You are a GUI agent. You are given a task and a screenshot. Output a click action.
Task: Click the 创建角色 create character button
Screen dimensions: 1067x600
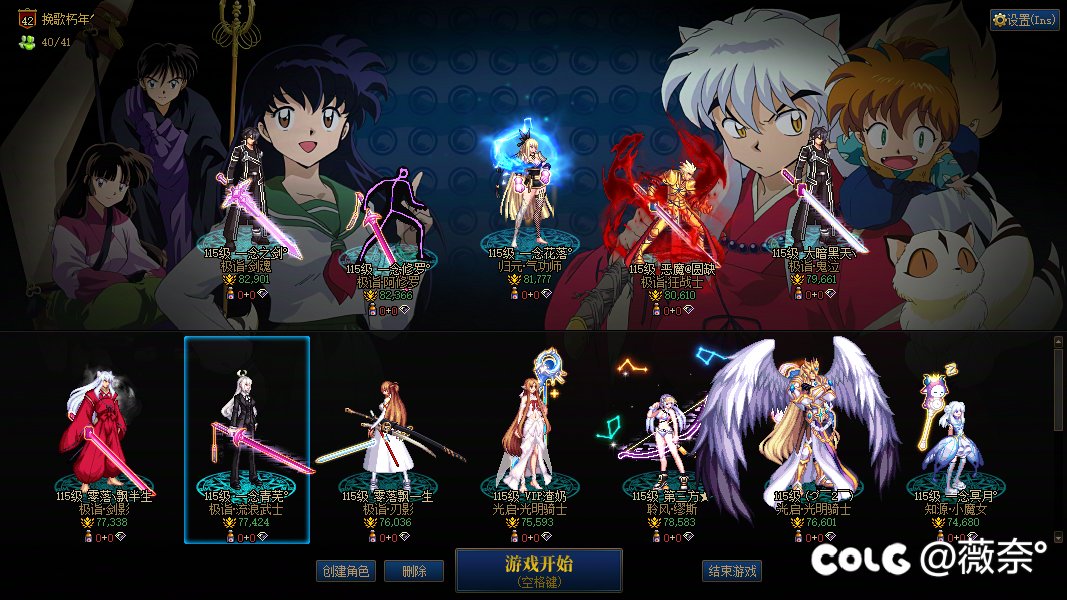point(345,571)
